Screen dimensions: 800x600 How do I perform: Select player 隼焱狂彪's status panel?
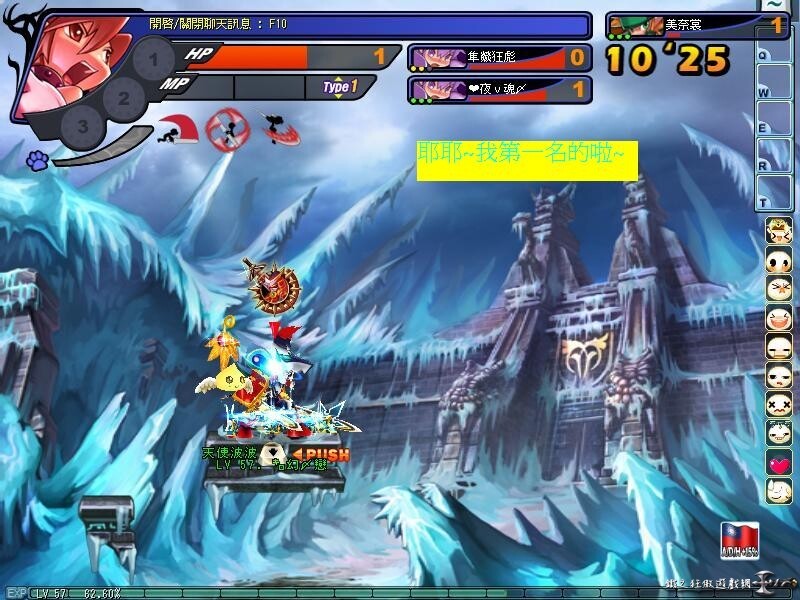click(499, 57)
